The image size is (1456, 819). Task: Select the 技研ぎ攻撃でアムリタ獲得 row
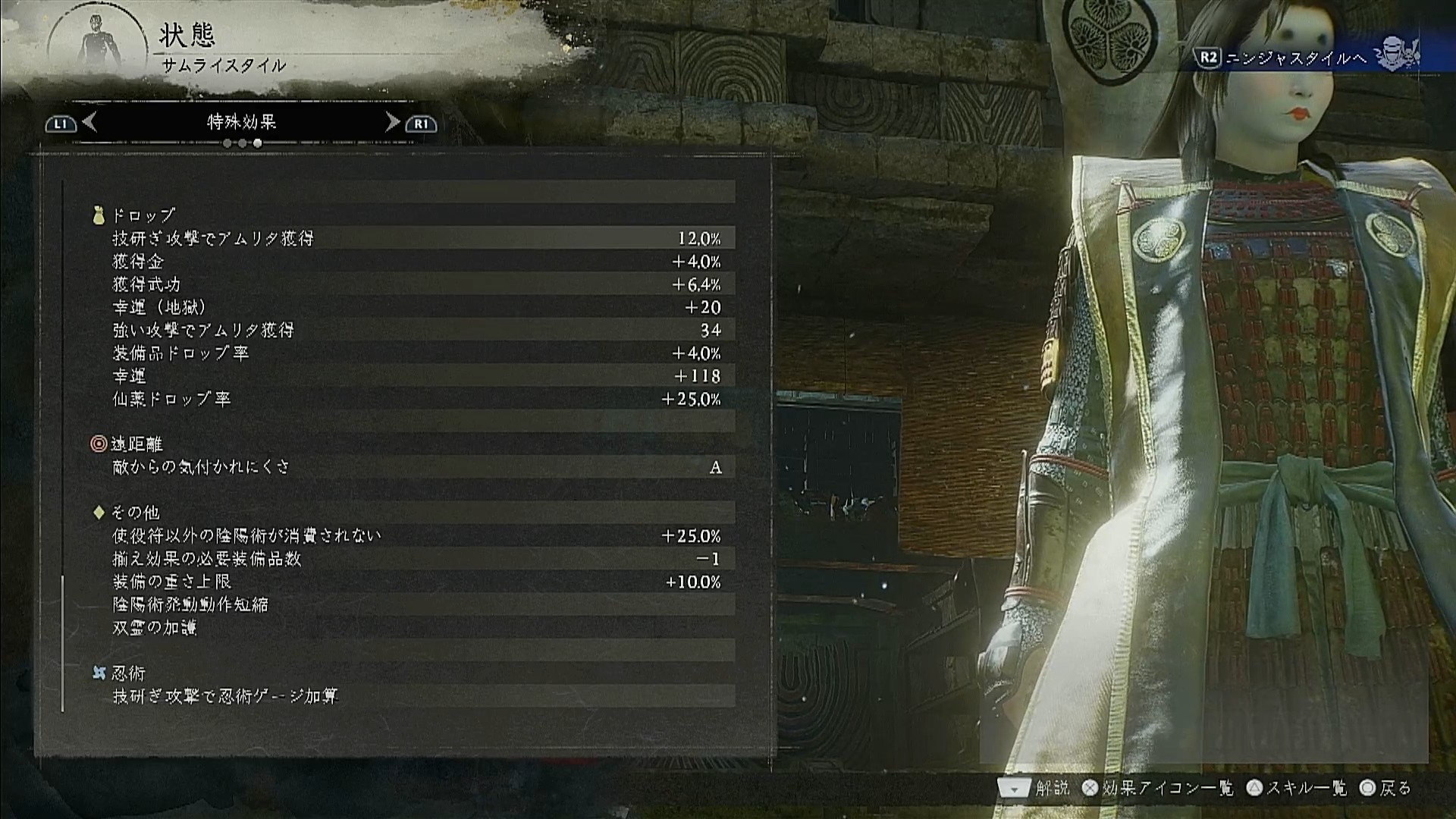tap(416, 238)
